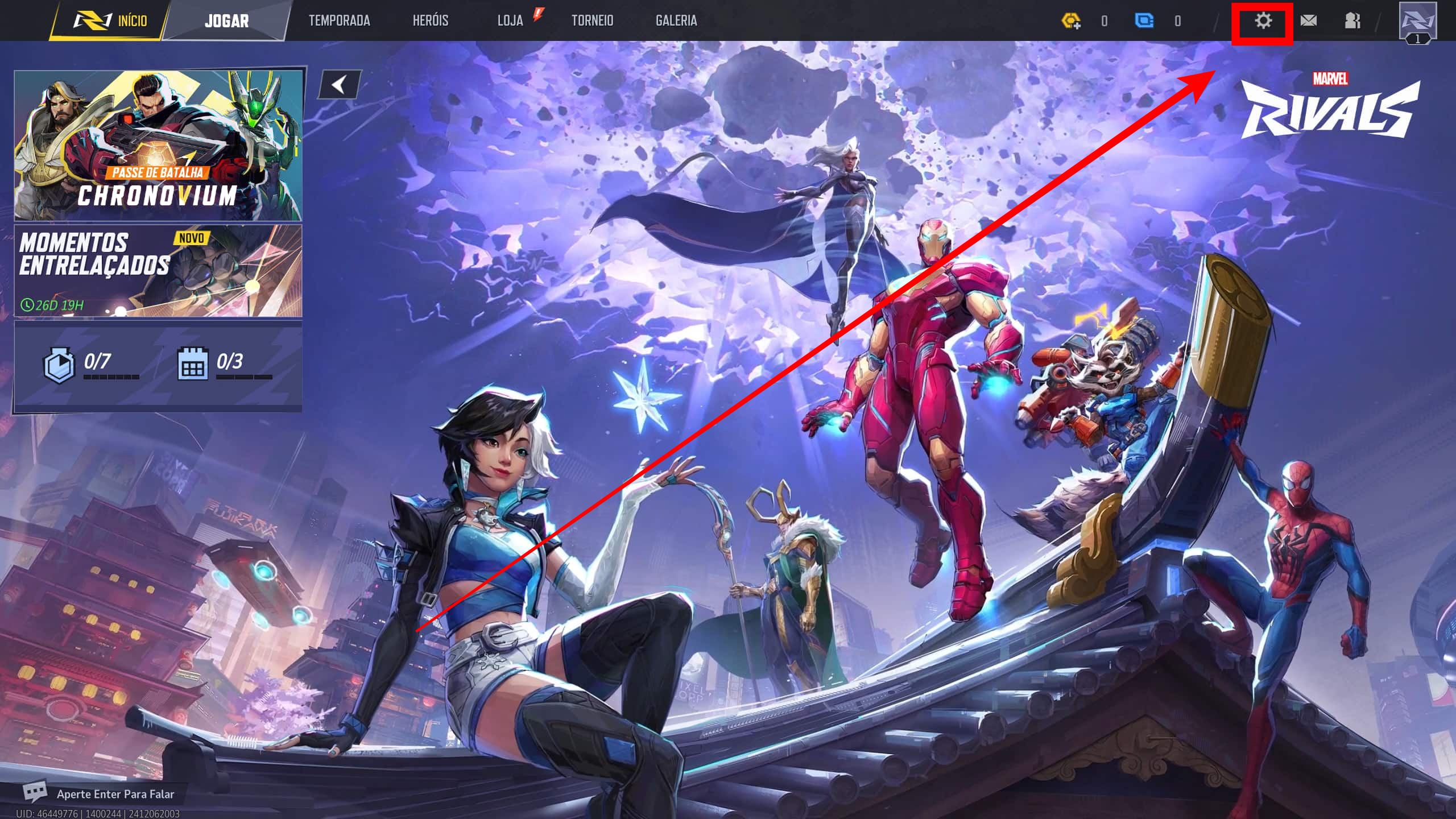The image size is (1456, 819).
Task: Open the Chronovium battle pass banner
Action: [x=158, y=145]
